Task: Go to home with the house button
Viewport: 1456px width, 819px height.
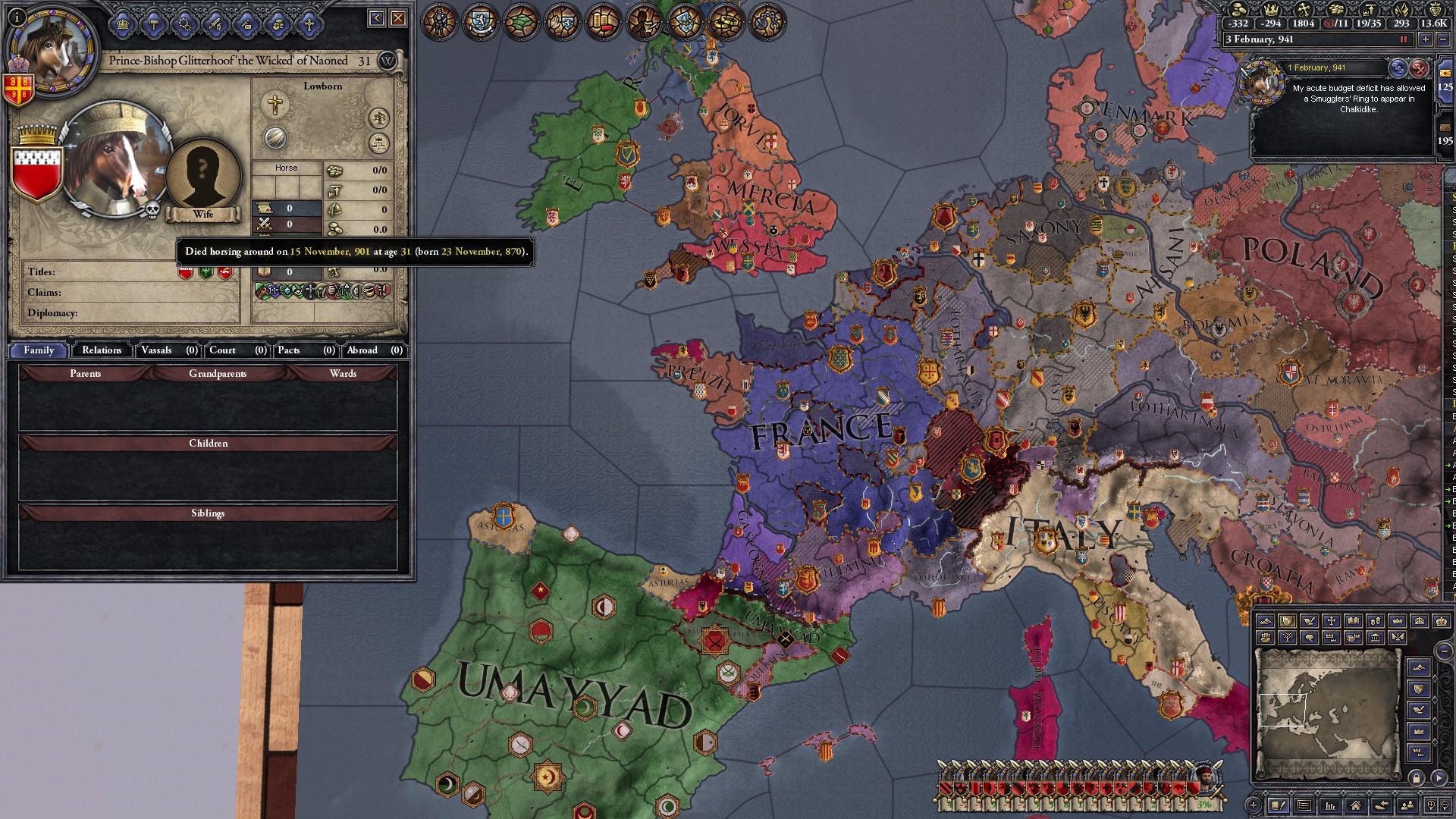Action: 1356,805
